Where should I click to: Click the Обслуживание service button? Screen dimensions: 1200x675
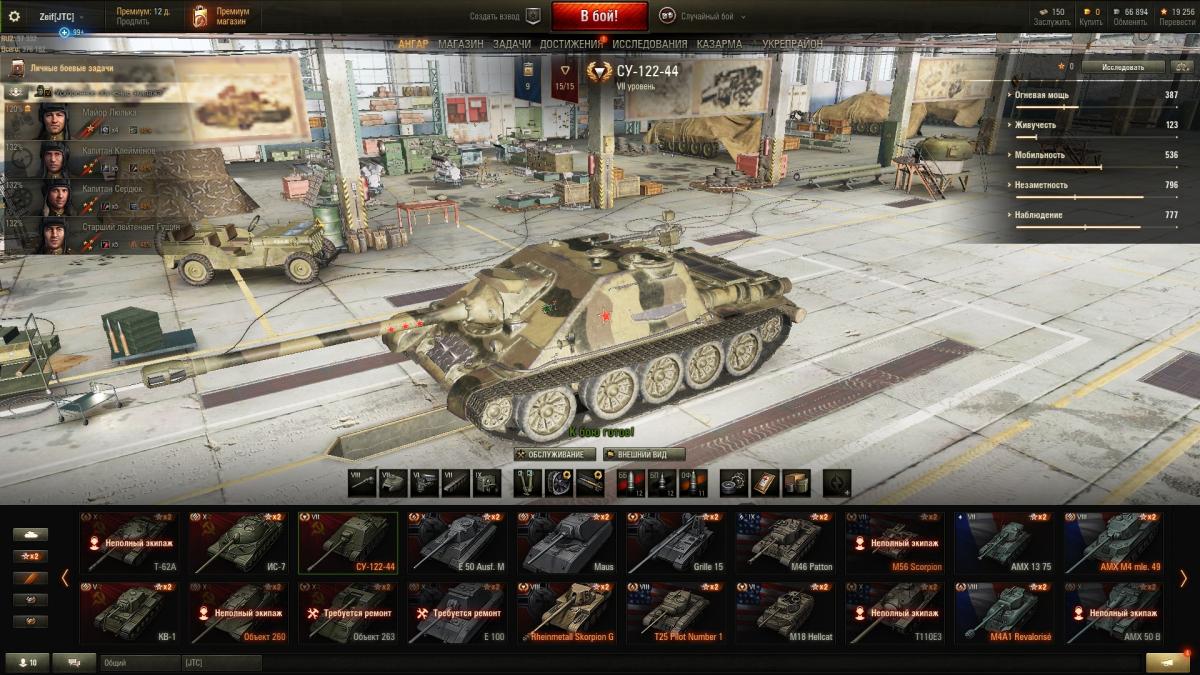(x=555, y=454)
